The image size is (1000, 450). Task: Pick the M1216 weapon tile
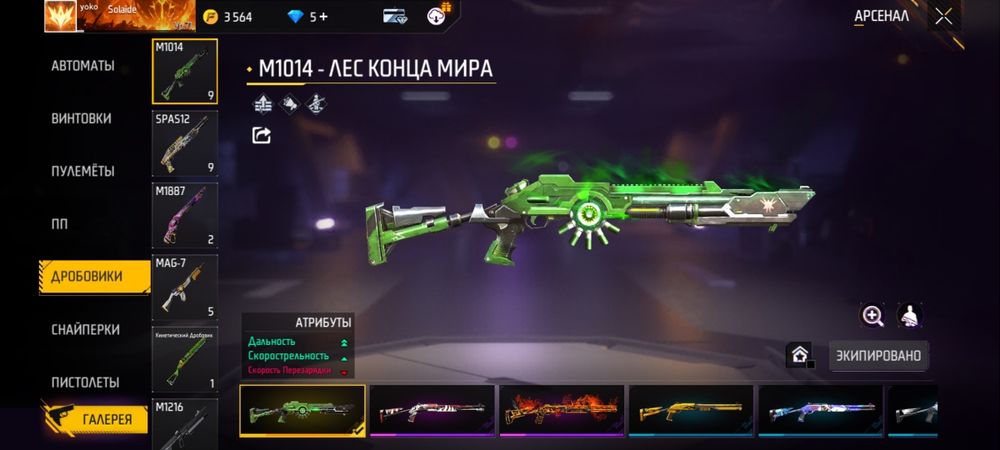pyautogui.click(x=184, y=423)
